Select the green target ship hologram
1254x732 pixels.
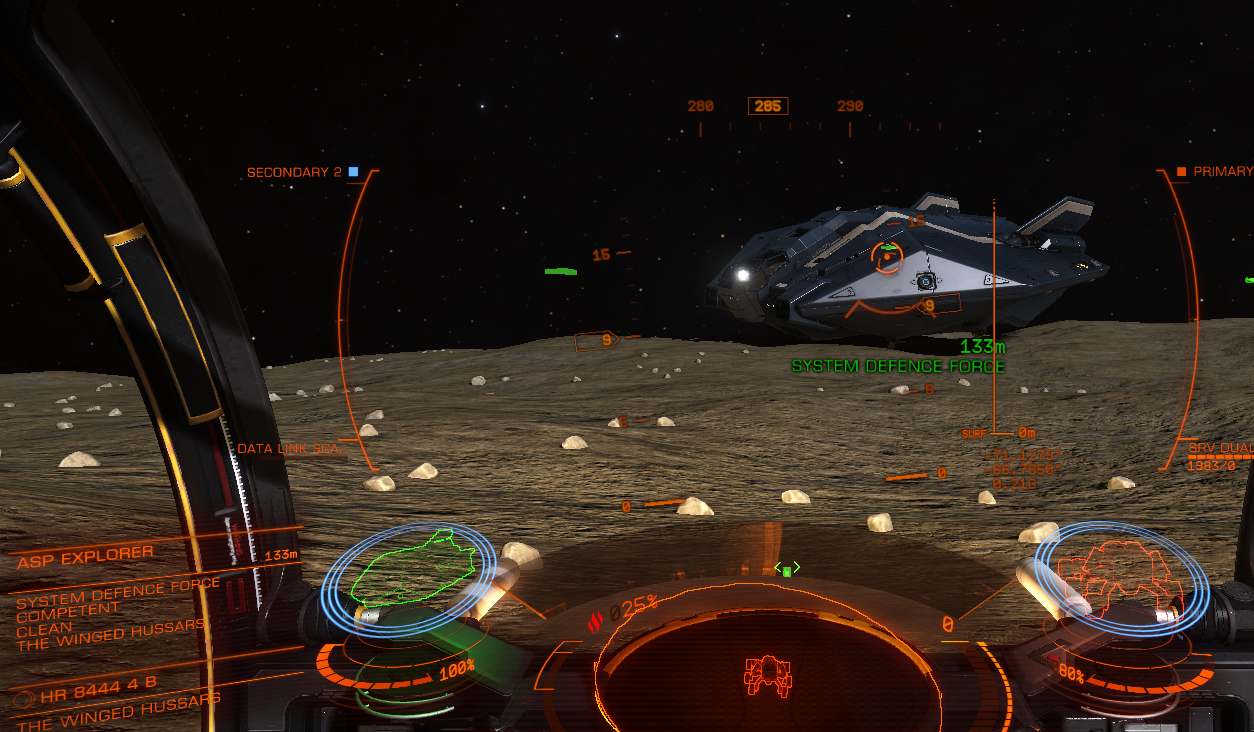[x=412, y=568]
